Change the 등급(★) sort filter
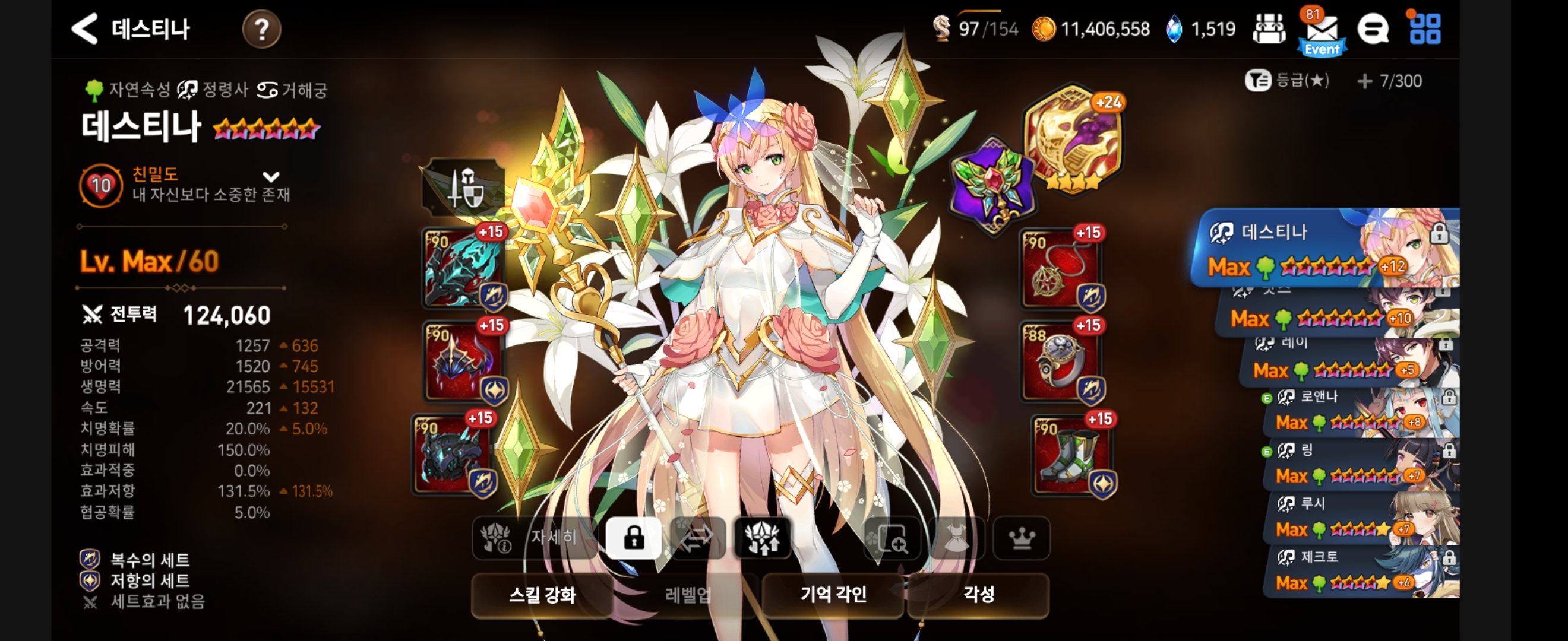Screen dimensions: 1568x641 click(1287, 80)
